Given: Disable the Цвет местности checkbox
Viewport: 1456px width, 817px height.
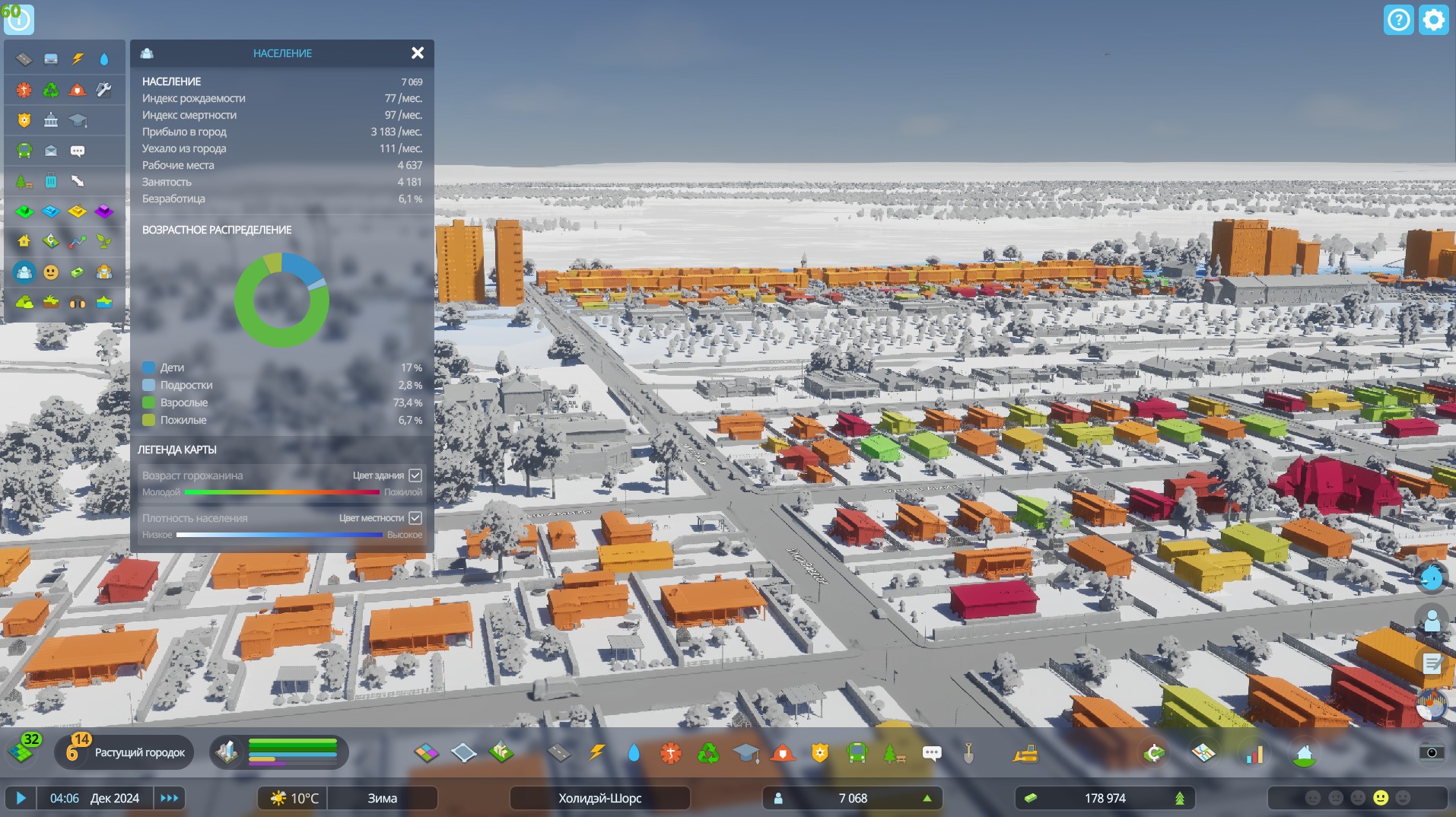Looking at the screenshot, I should 415,518.
